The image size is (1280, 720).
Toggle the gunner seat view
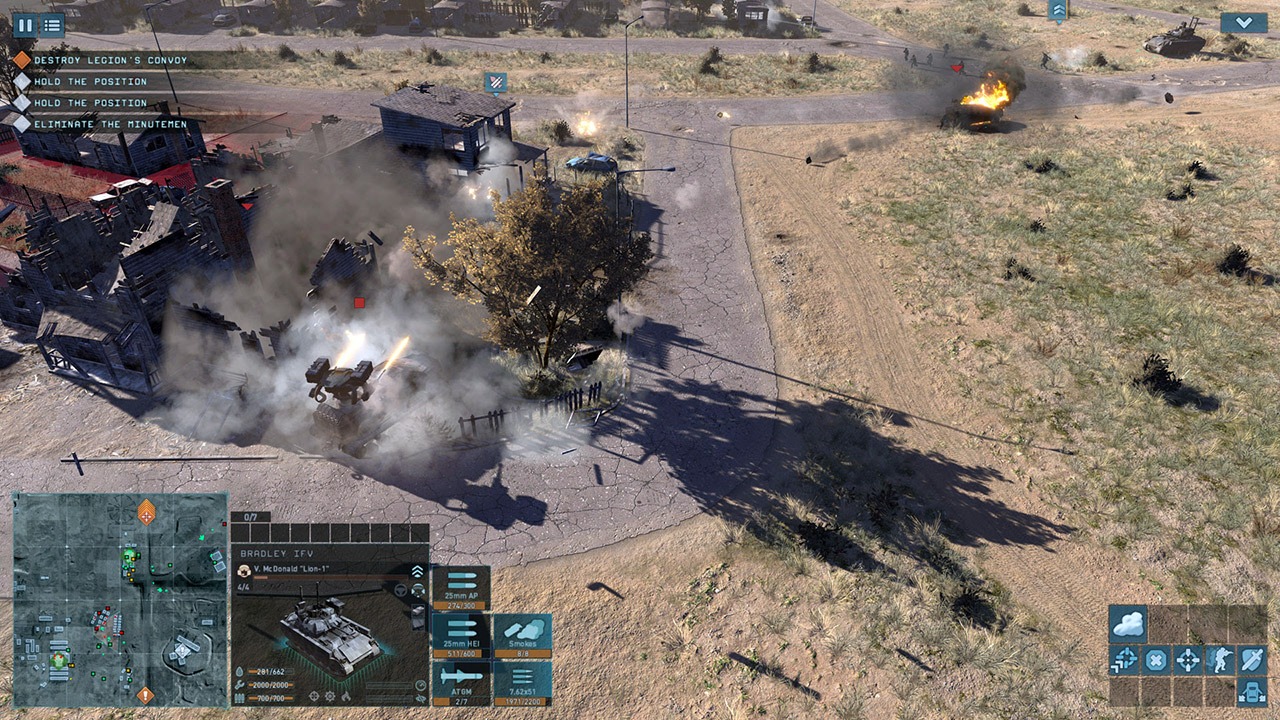click(x=417, y=590)
